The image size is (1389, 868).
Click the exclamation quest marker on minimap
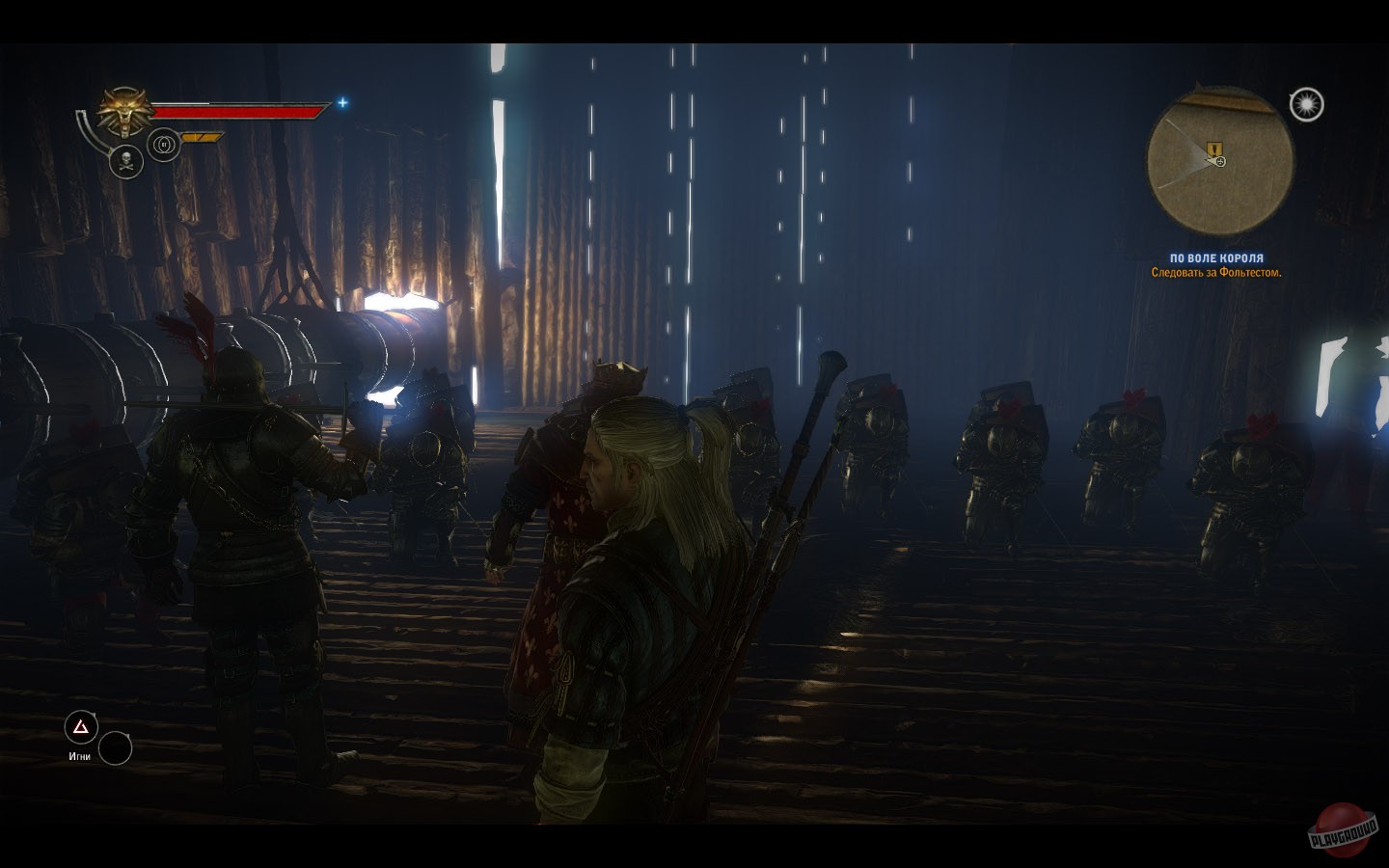tap(1213, 149)
